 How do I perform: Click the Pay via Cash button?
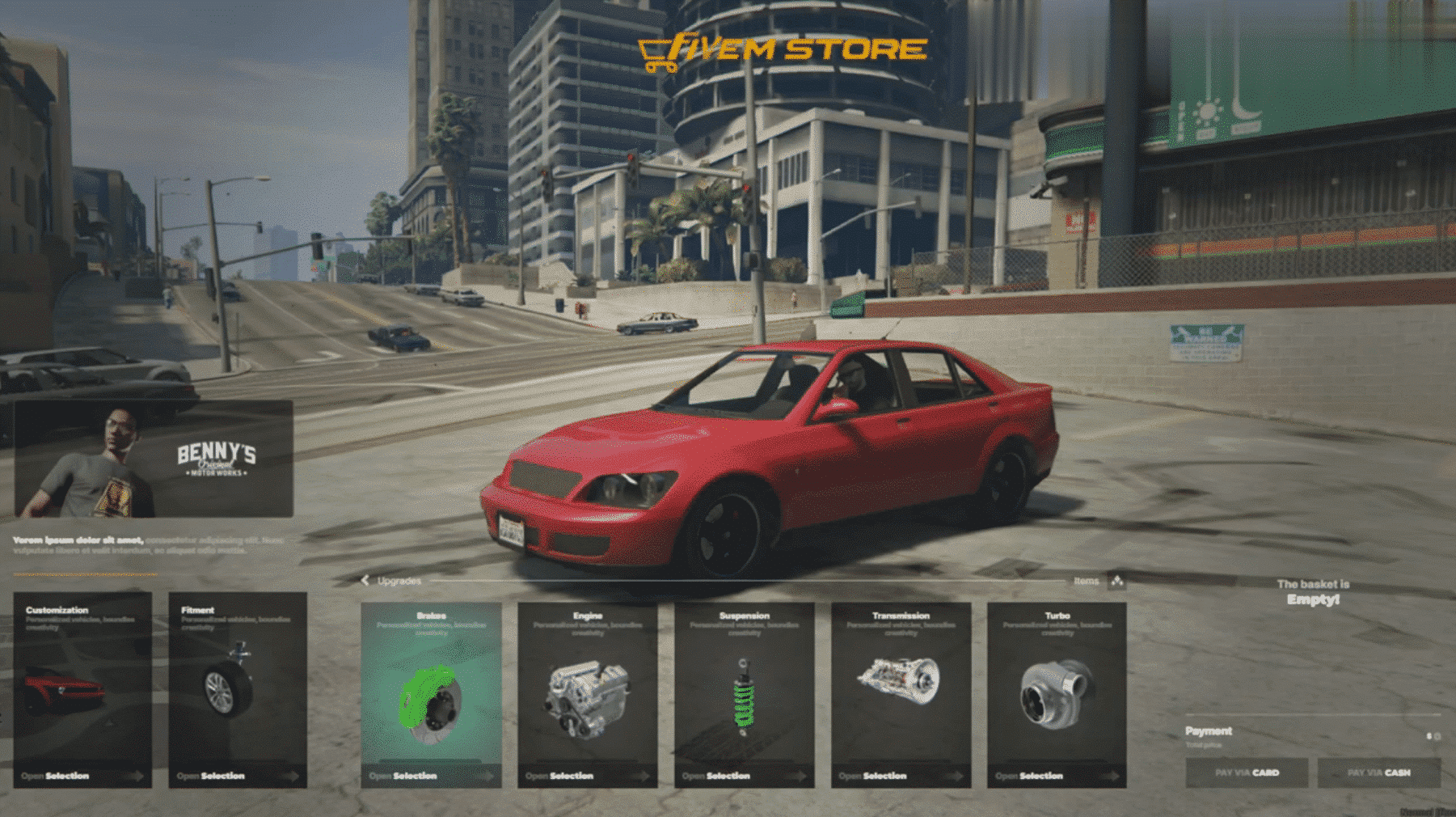click(1378, 773)
